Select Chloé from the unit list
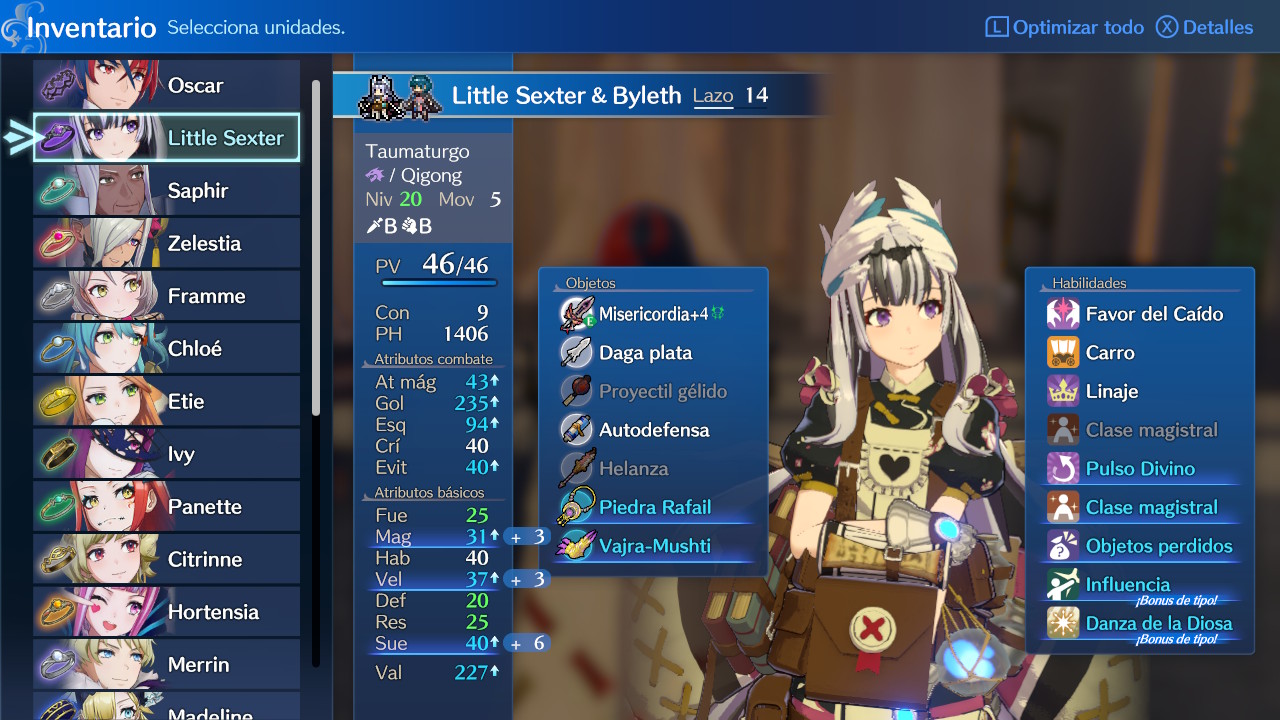Viewport: 1280px width, 720px height. [167, 348]
